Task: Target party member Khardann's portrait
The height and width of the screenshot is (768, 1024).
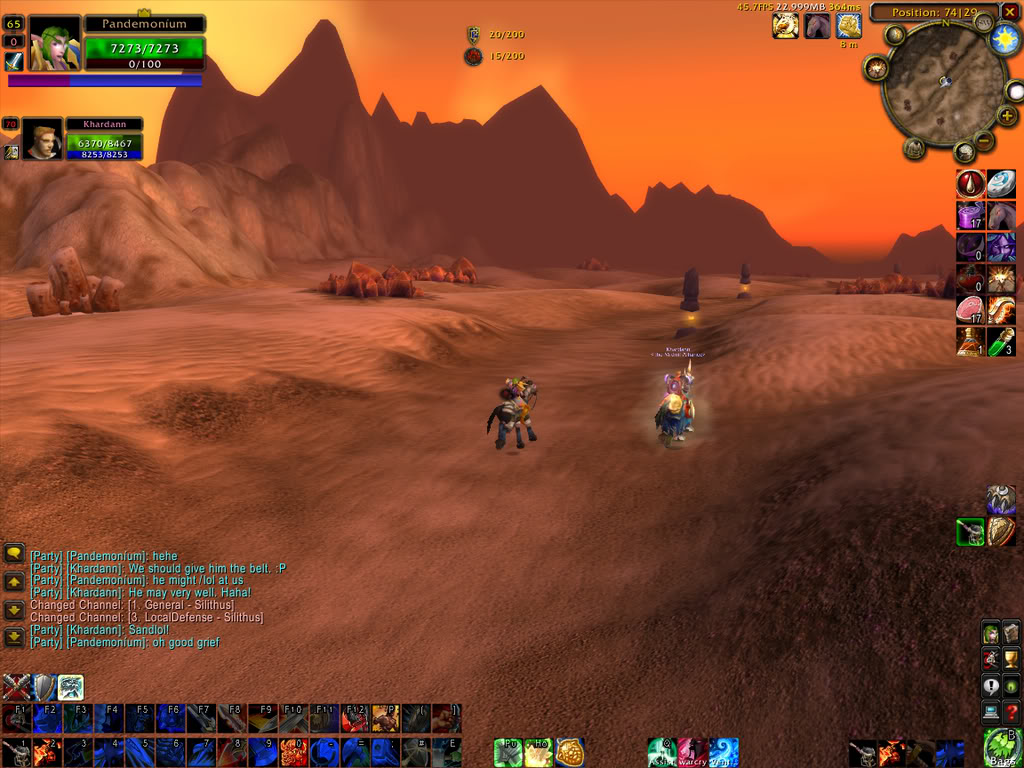Action: pyautogui.click(x=42, y=141)
